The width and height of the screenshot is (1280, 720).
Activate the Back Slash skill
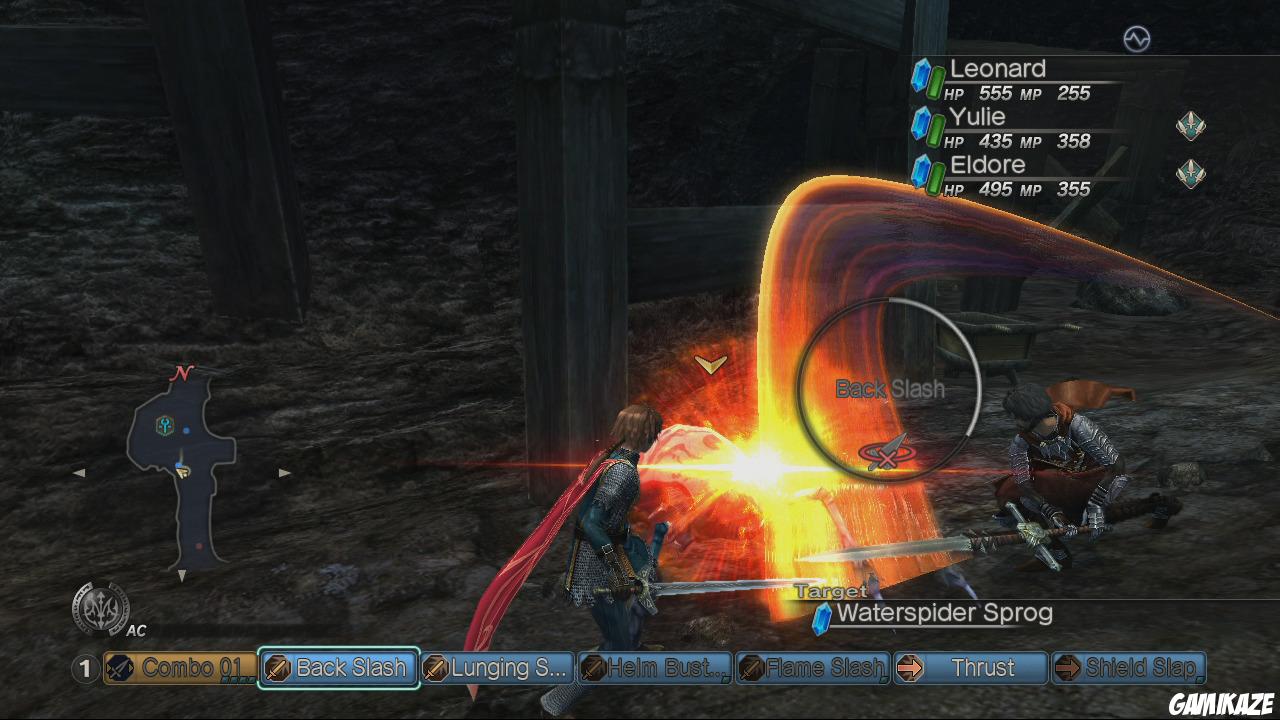coord(338,668)
